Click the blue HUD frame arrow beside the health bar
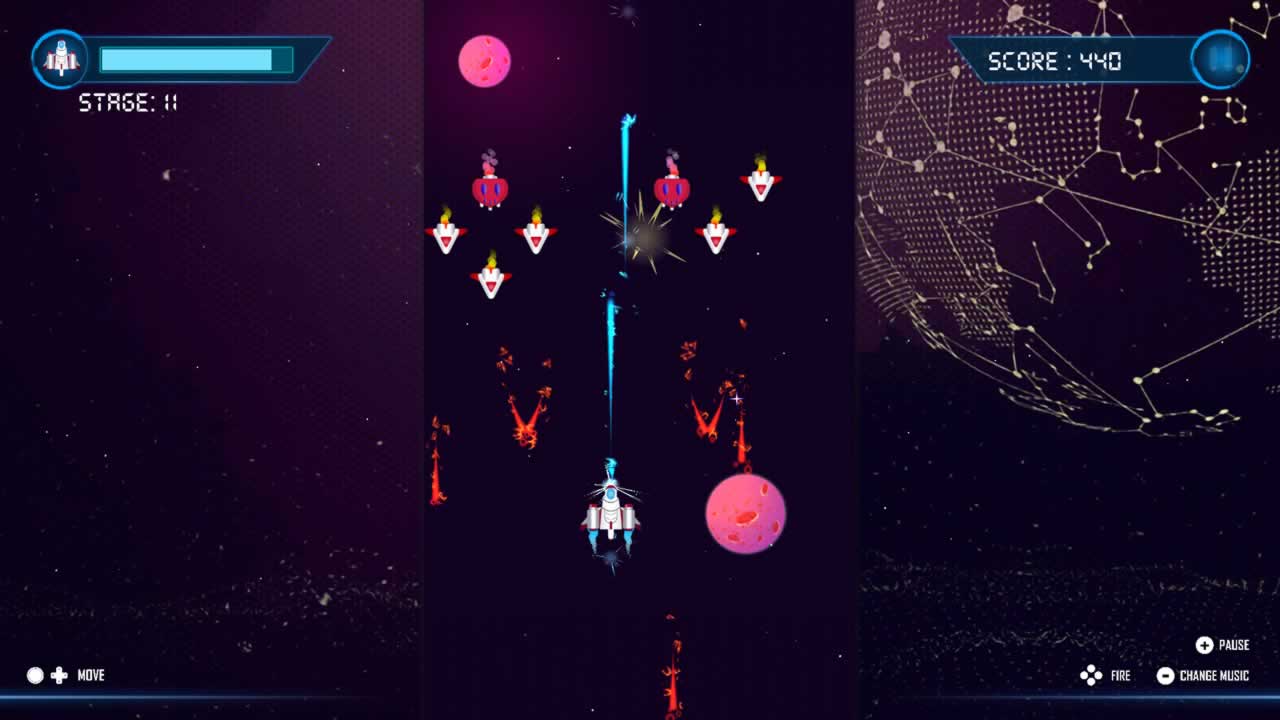This screenshot has height=720, width=1280. [x=320, y=59]
